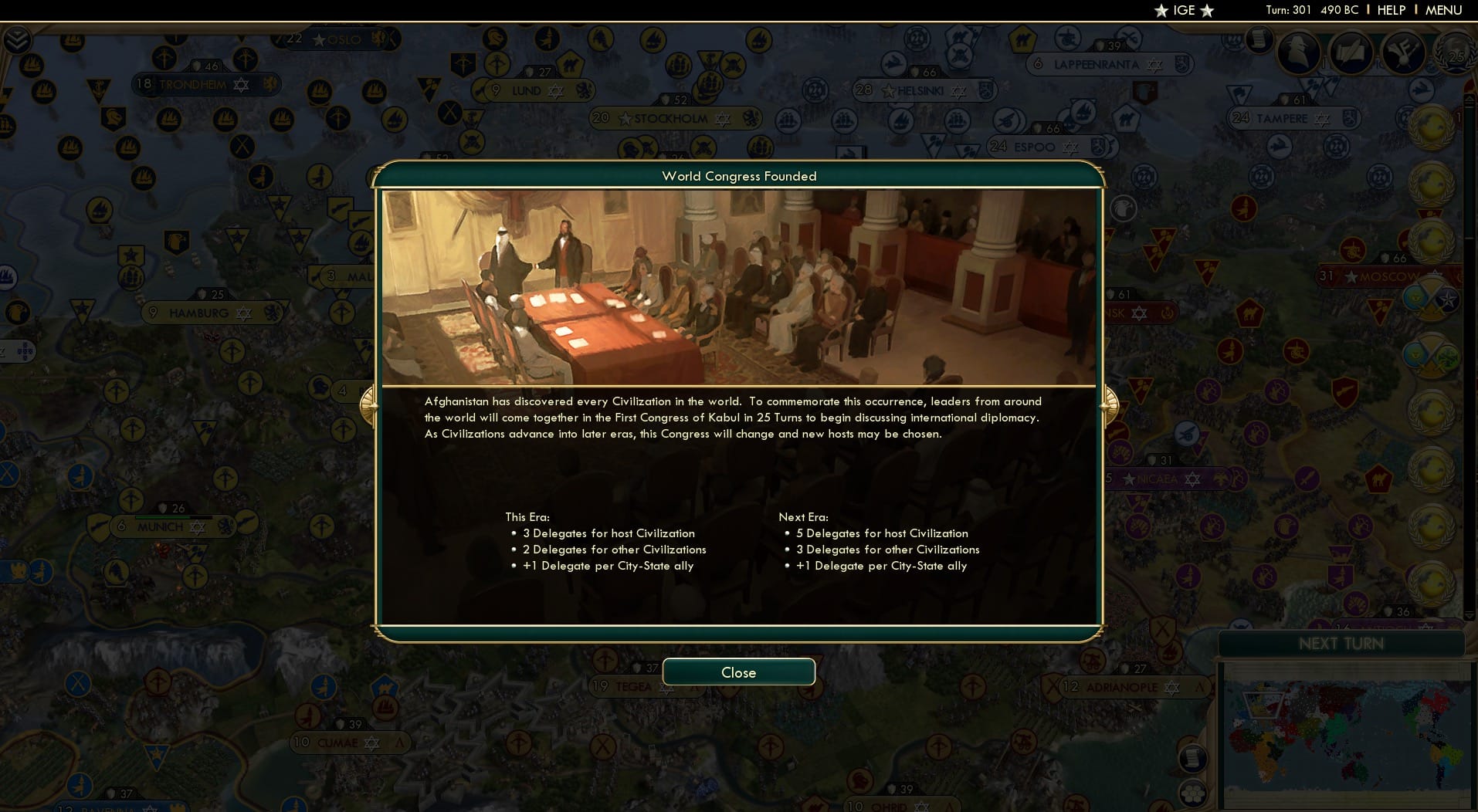Click the World Congress countdown laurel showing 25
The width and height of the screenshot is (1478, 812).
click(1456, 56)
